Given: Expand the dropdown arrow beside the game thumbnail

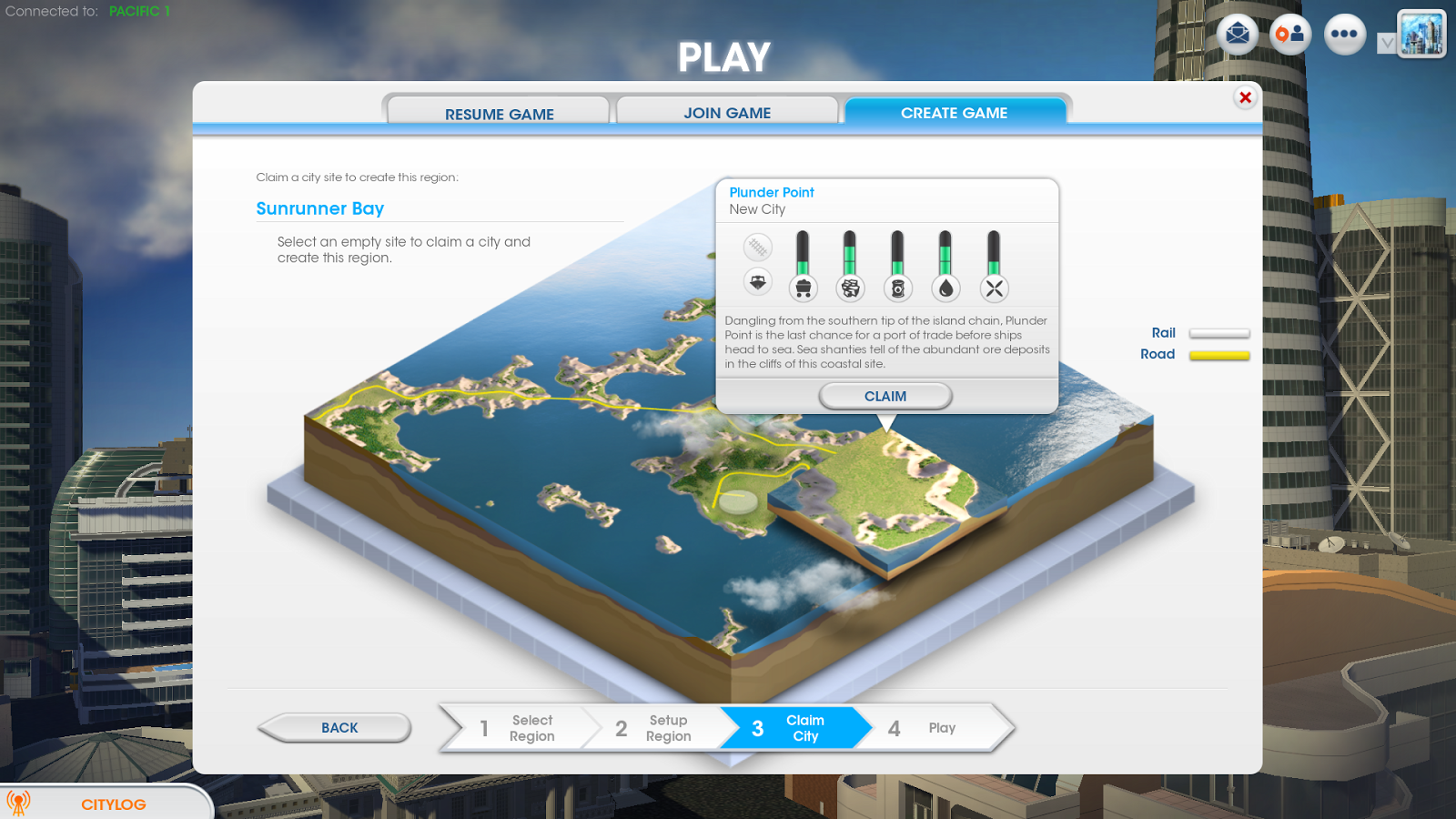Looking at the screenshot, I should coord(1388,42).
